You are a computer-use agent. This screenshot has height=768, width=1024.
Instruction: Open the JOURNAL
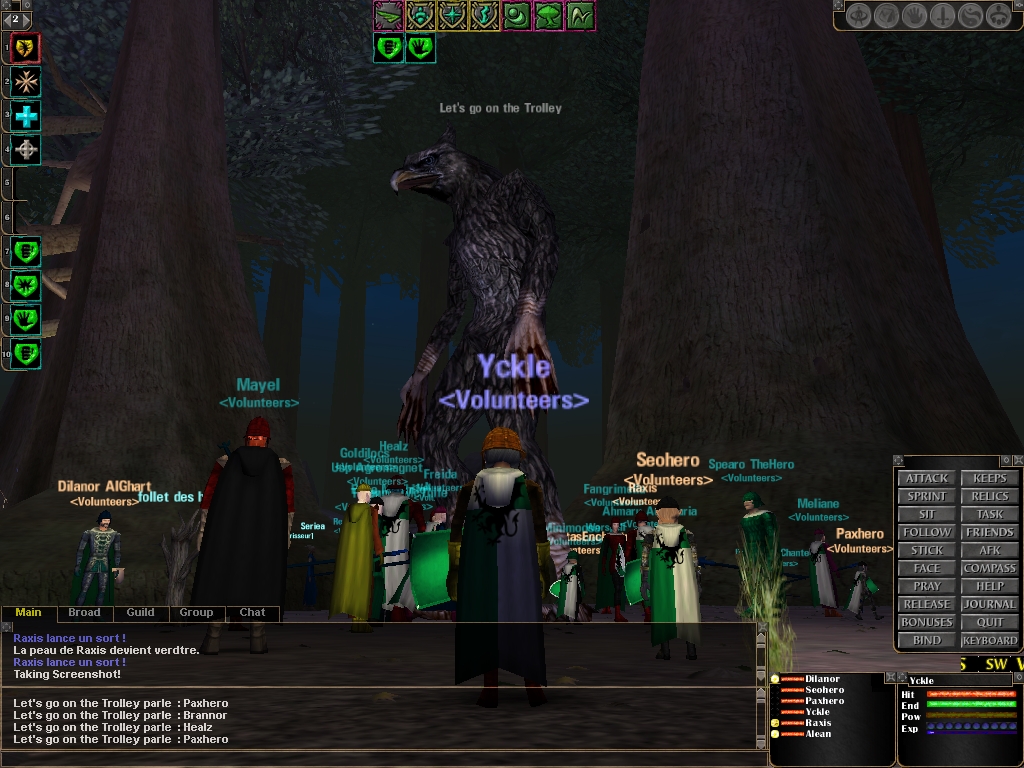[x=989, y=604]
